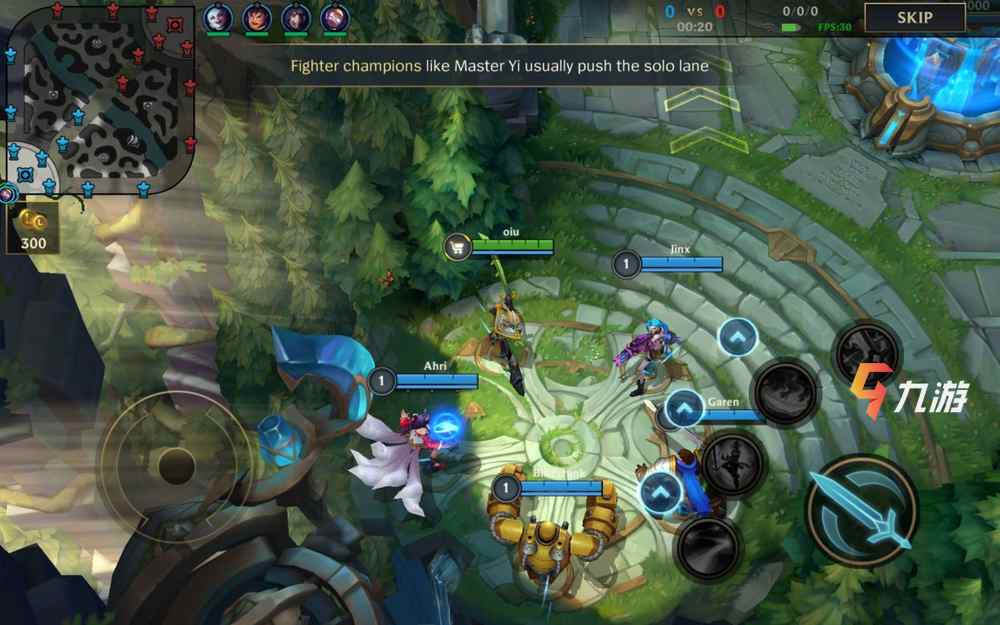Tap the shopping cart icon beside oiu's health bar

coord(458,246)
